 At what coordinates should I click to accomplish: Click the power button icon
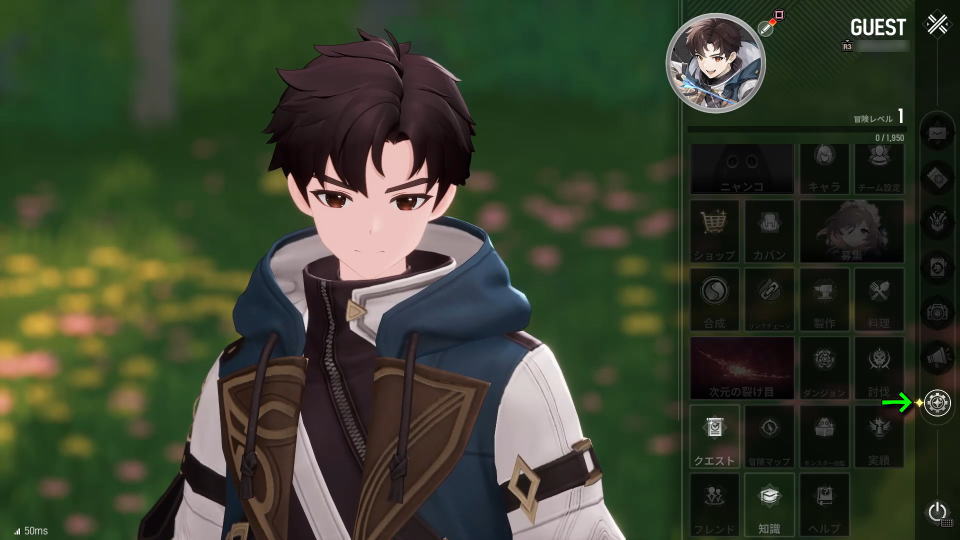(x=937, y=512)
